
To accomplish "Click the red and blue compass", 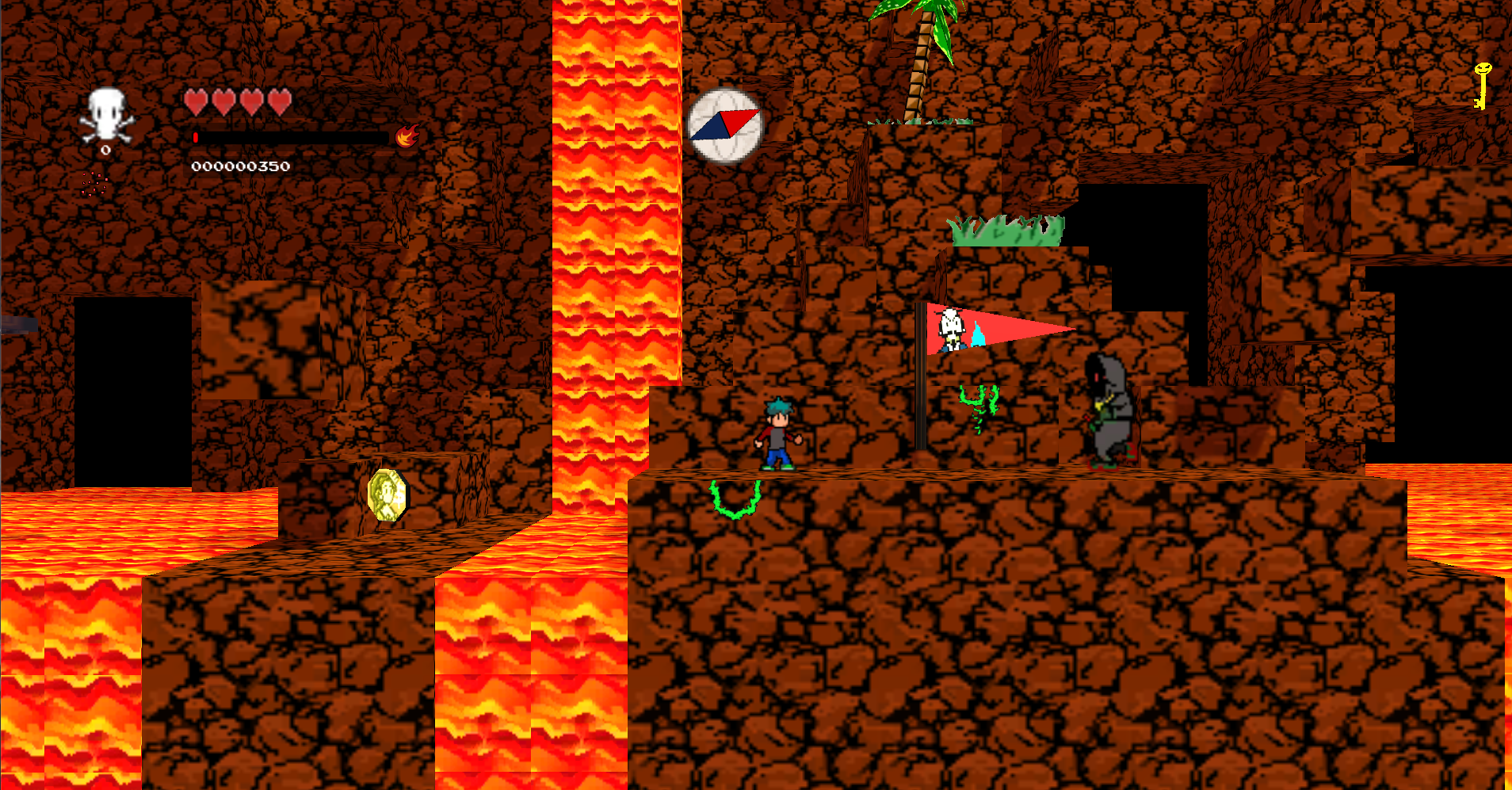I will [724, 125].
